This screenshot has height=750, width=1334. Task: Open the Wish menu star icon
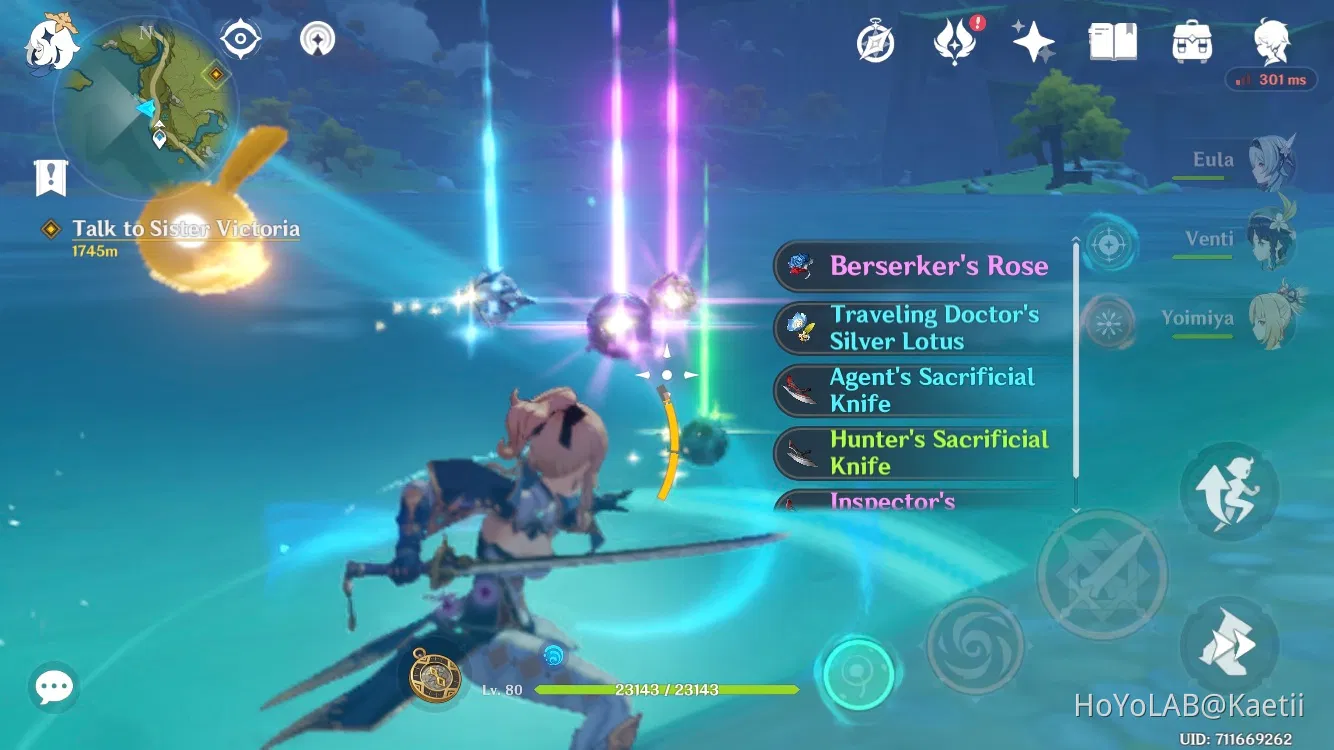click(x=1032, y=40)
